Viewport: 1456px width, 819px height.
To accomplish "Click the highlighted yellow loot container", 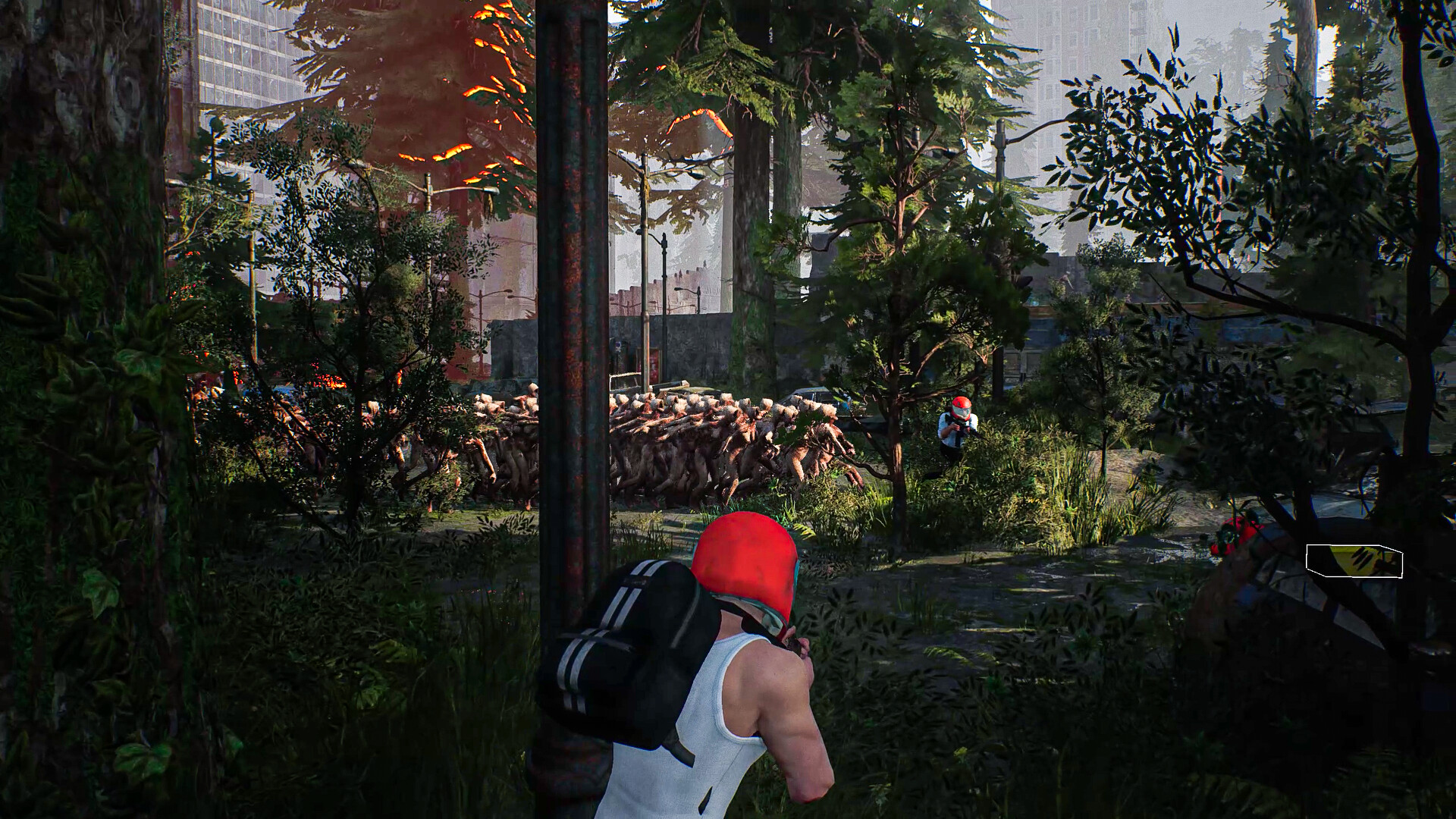I will (1361, 560).
